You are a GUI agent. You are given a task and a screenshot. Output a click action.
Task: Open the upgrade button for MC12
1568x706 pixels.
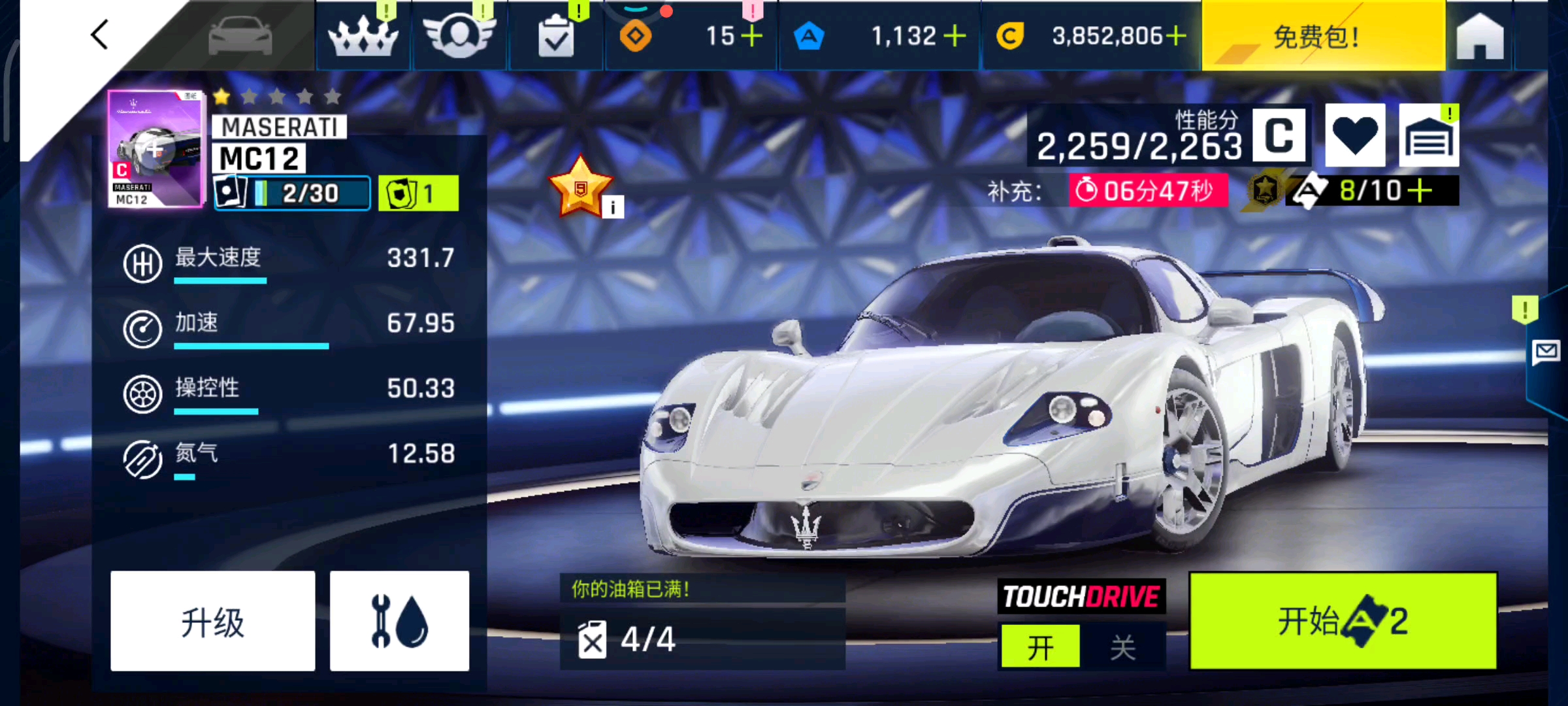click(x=212, y=621)
